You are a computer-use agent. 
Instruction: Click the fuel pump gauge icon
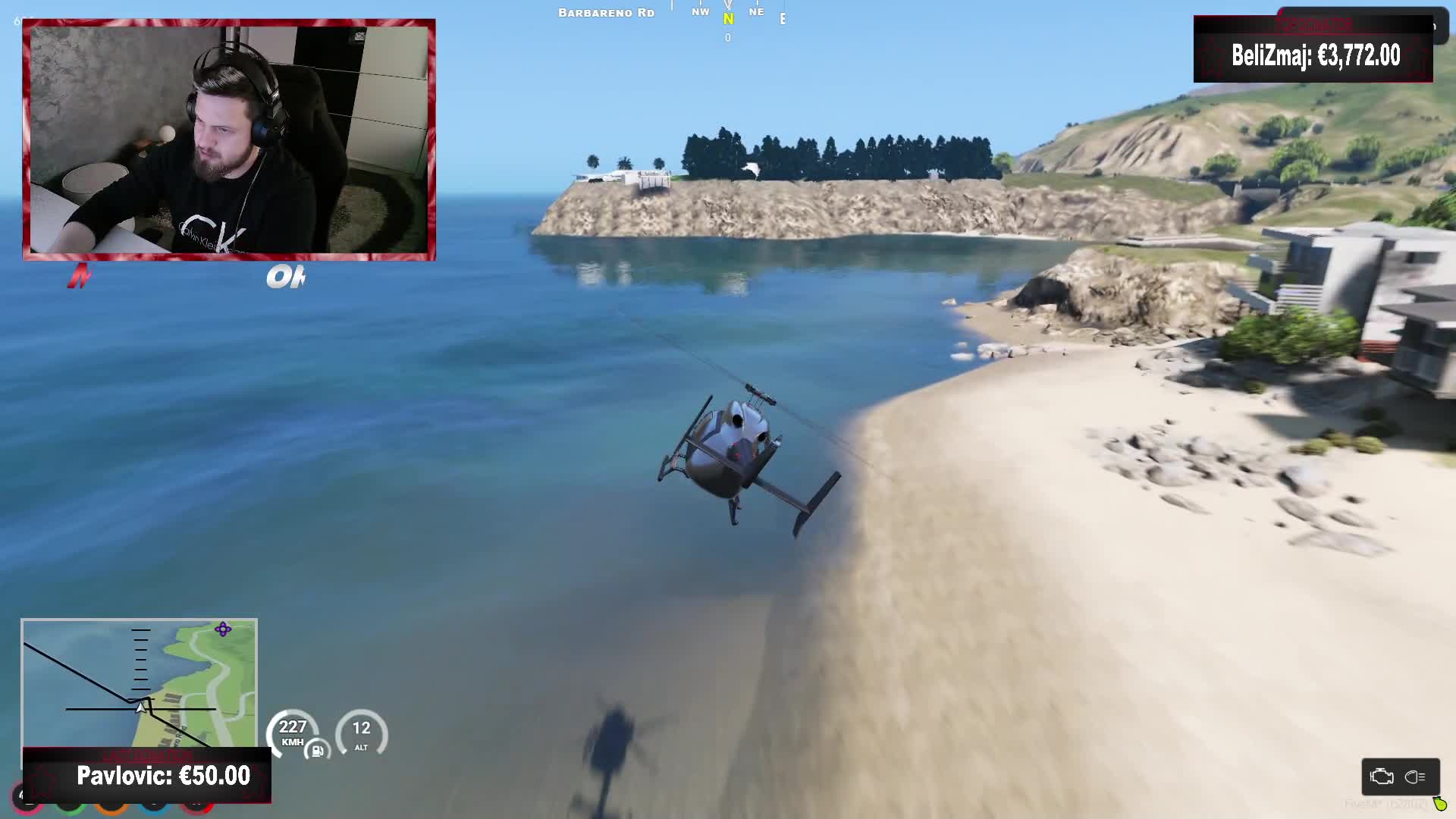click(317, 751)
